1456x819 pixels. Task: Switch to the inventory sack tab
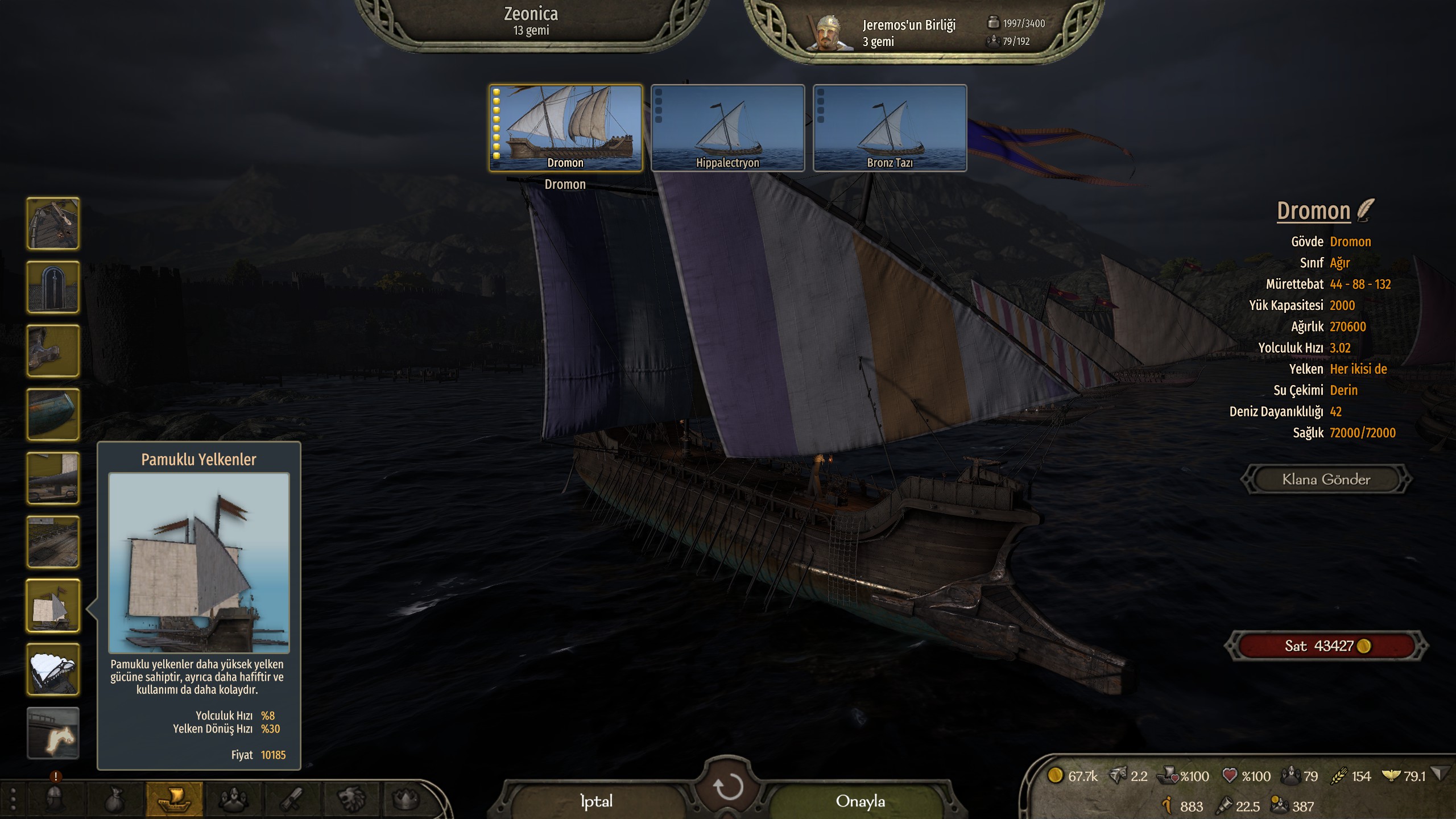pos(115,799)
